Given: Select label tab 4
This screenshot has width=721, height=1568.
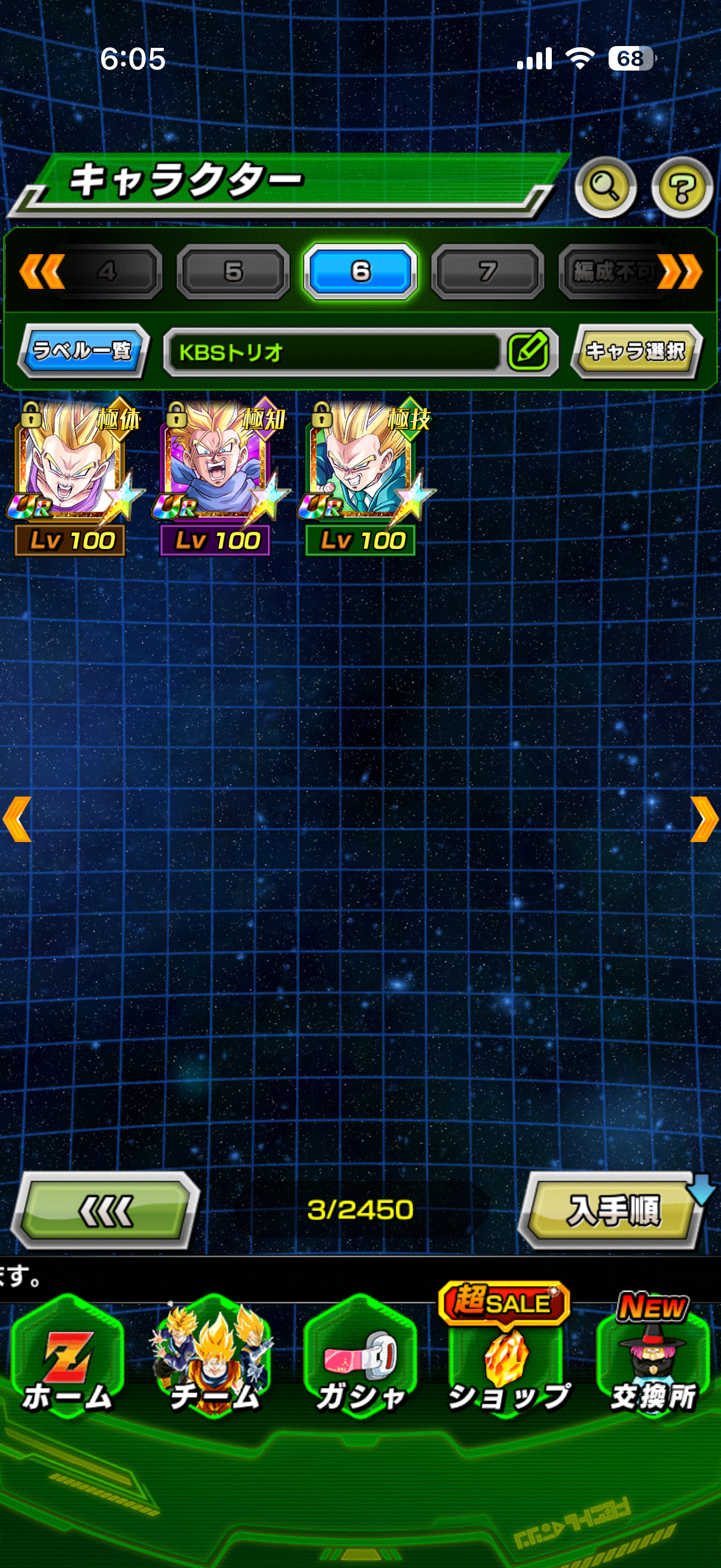Looking at the screenshot, I should 107,271.
